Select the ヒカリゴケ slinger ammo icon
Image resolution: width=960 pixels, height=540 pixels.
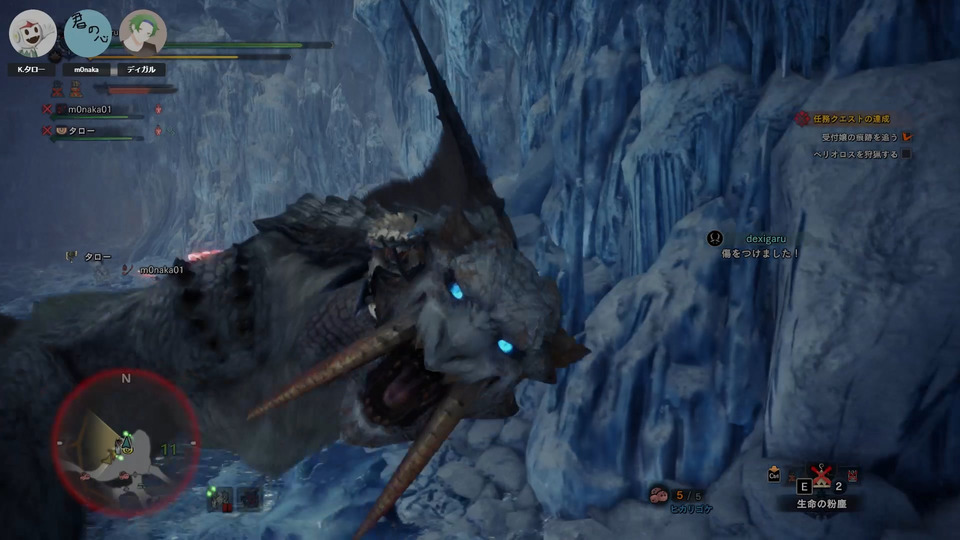(x=659, y=493)
